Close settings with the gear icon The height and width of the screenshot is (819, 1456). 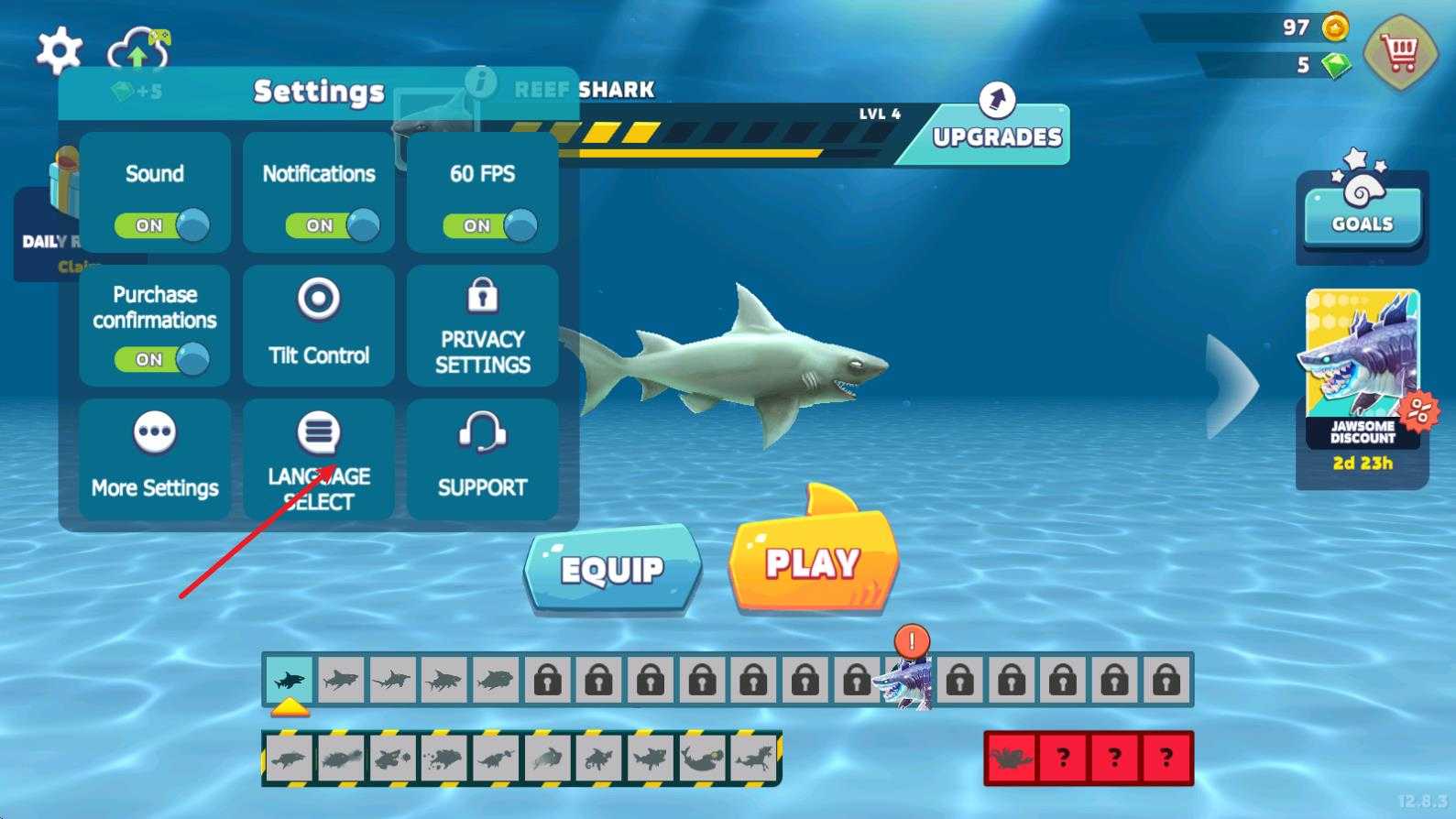pos(59,49)
